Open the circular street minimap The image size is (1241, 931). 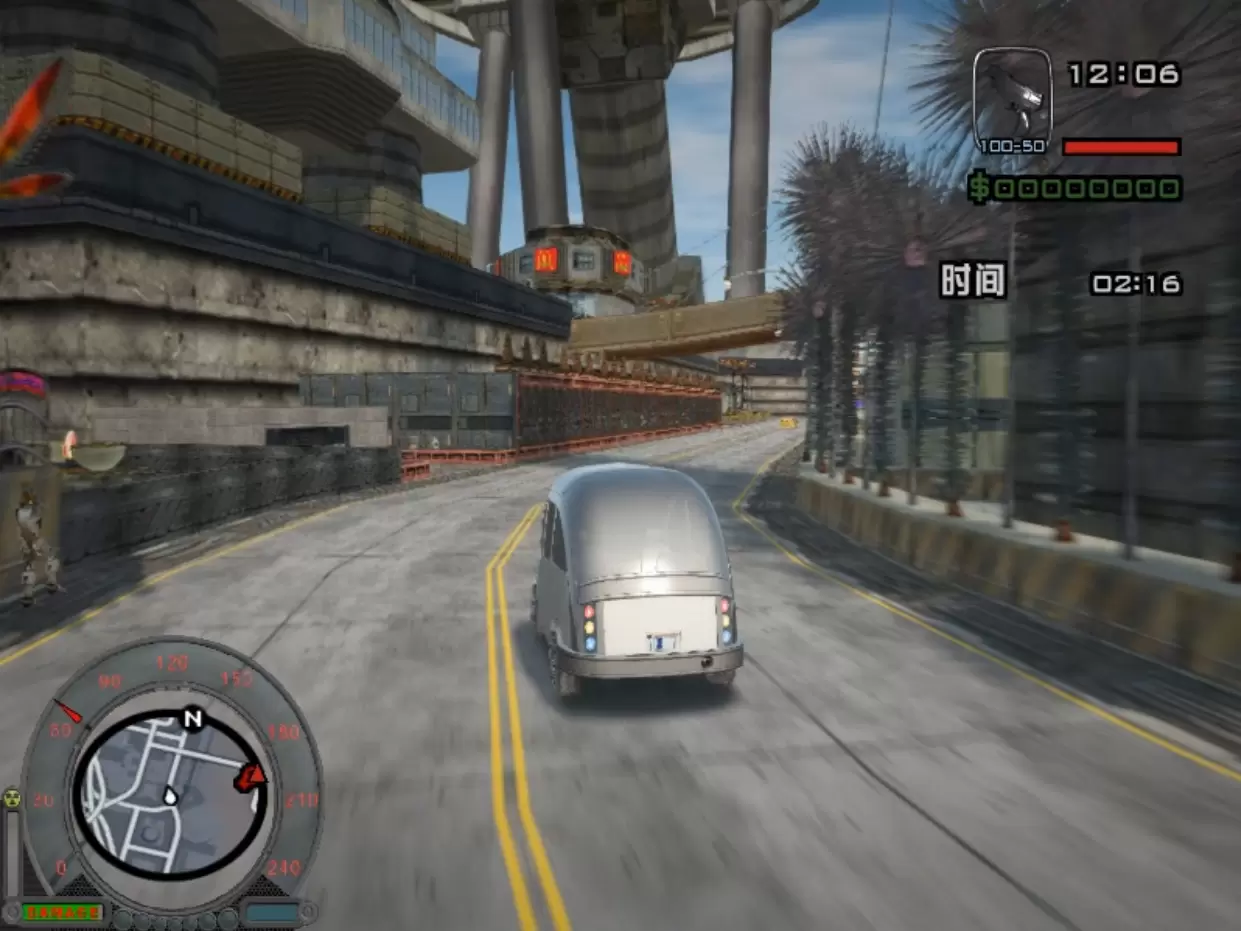(x=168, y=796)
